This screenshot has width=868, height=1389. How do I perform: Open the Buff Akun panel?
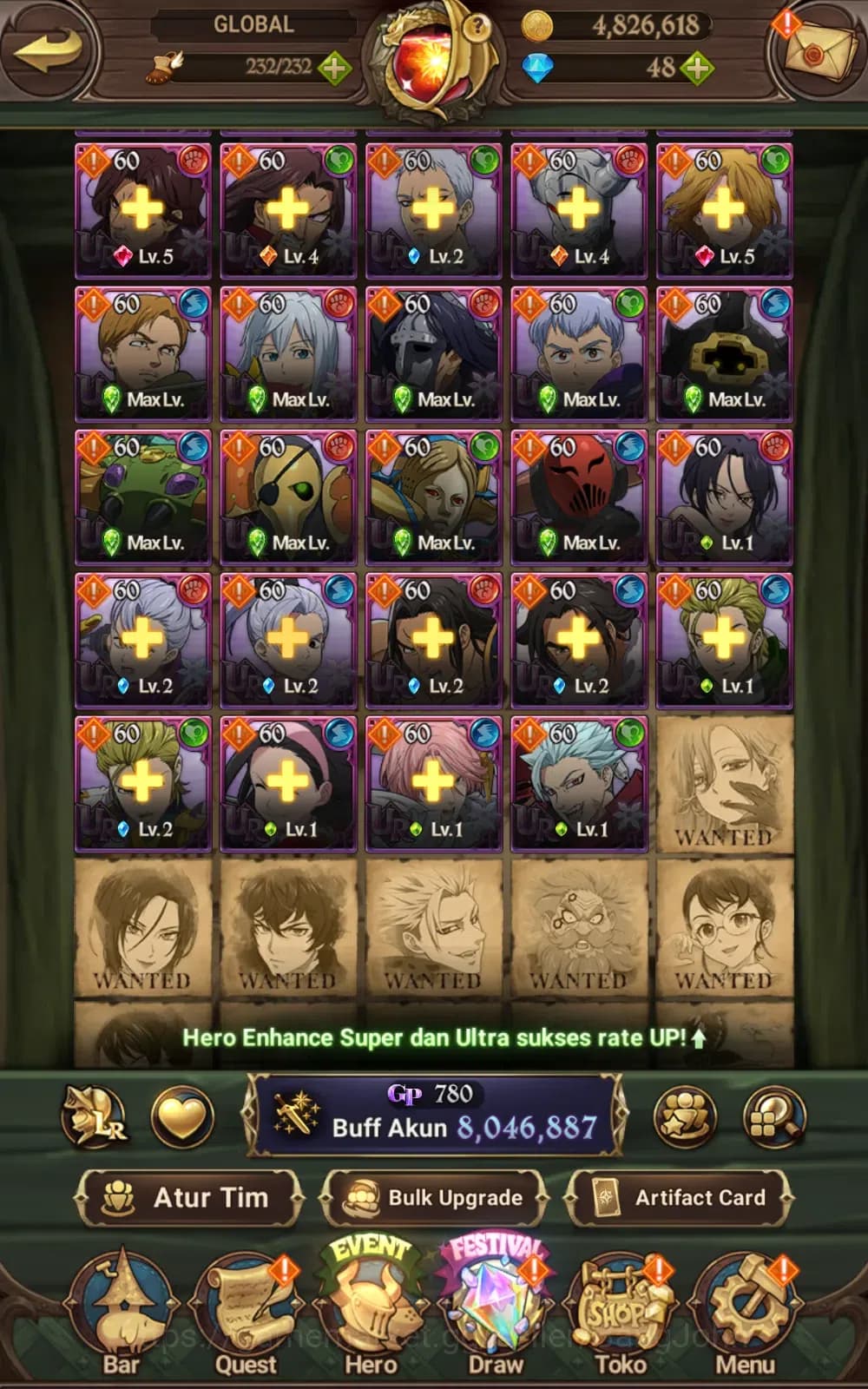pos(436,1116)
